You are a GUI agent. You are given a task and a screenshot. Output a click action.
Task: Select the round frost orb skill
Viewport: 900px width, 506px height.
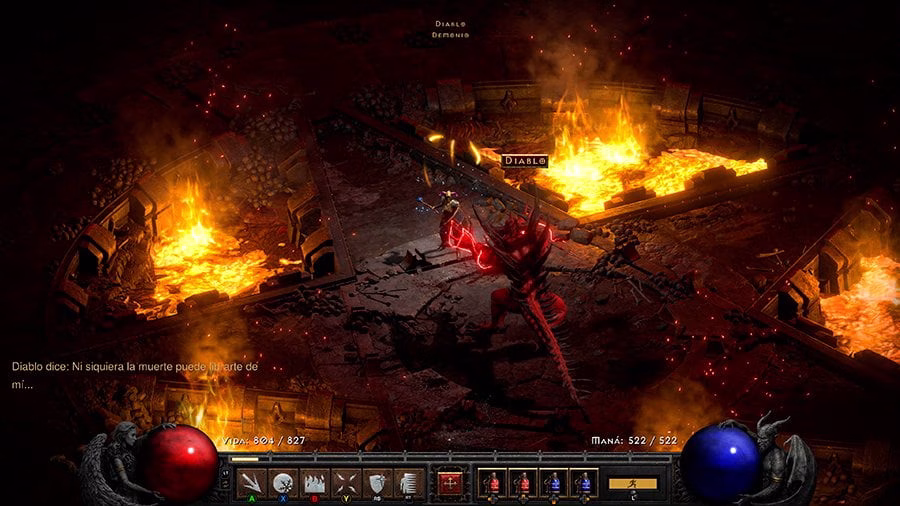284,483
